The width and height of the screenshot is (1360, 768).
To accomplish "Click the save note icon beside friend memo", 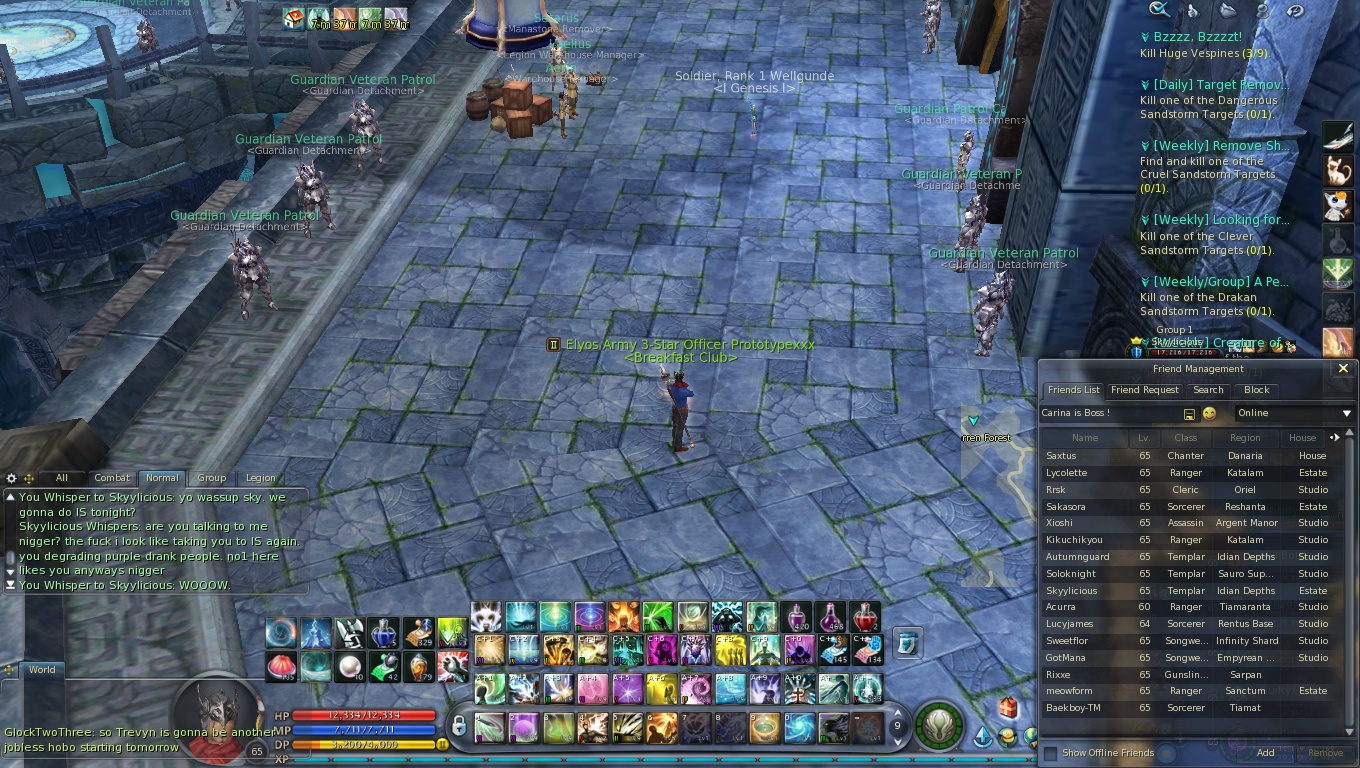I will (1189, 414).
